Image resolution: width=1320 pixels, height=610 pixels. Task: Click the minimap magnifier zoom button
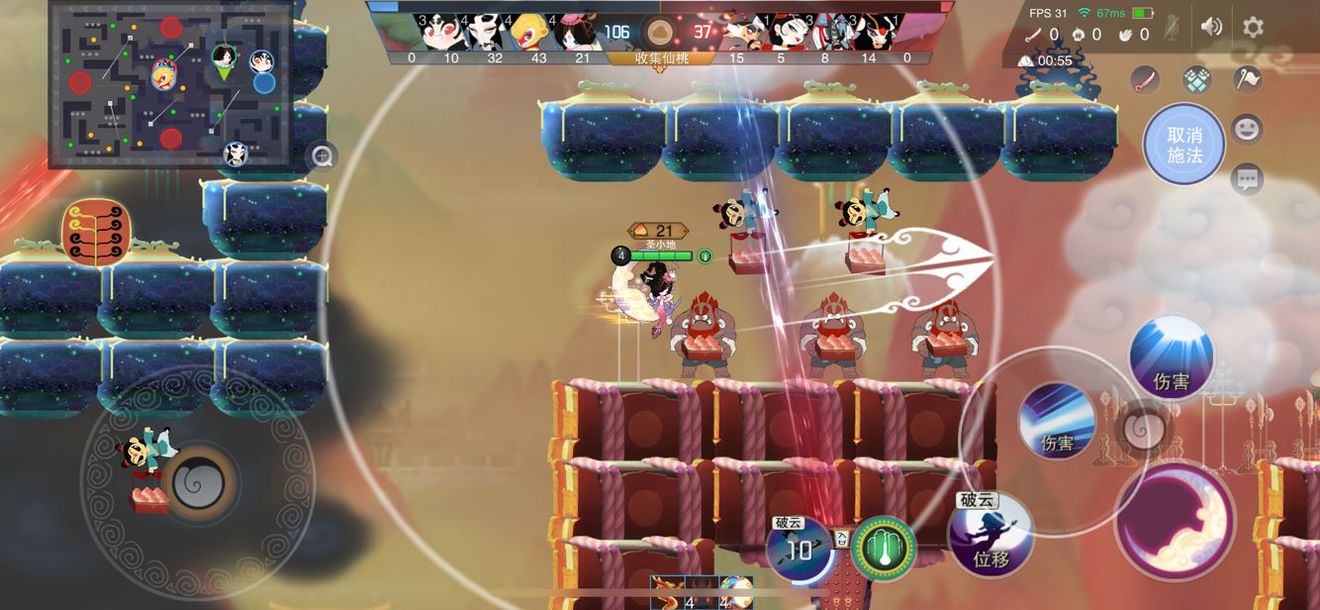coord(322,156)
